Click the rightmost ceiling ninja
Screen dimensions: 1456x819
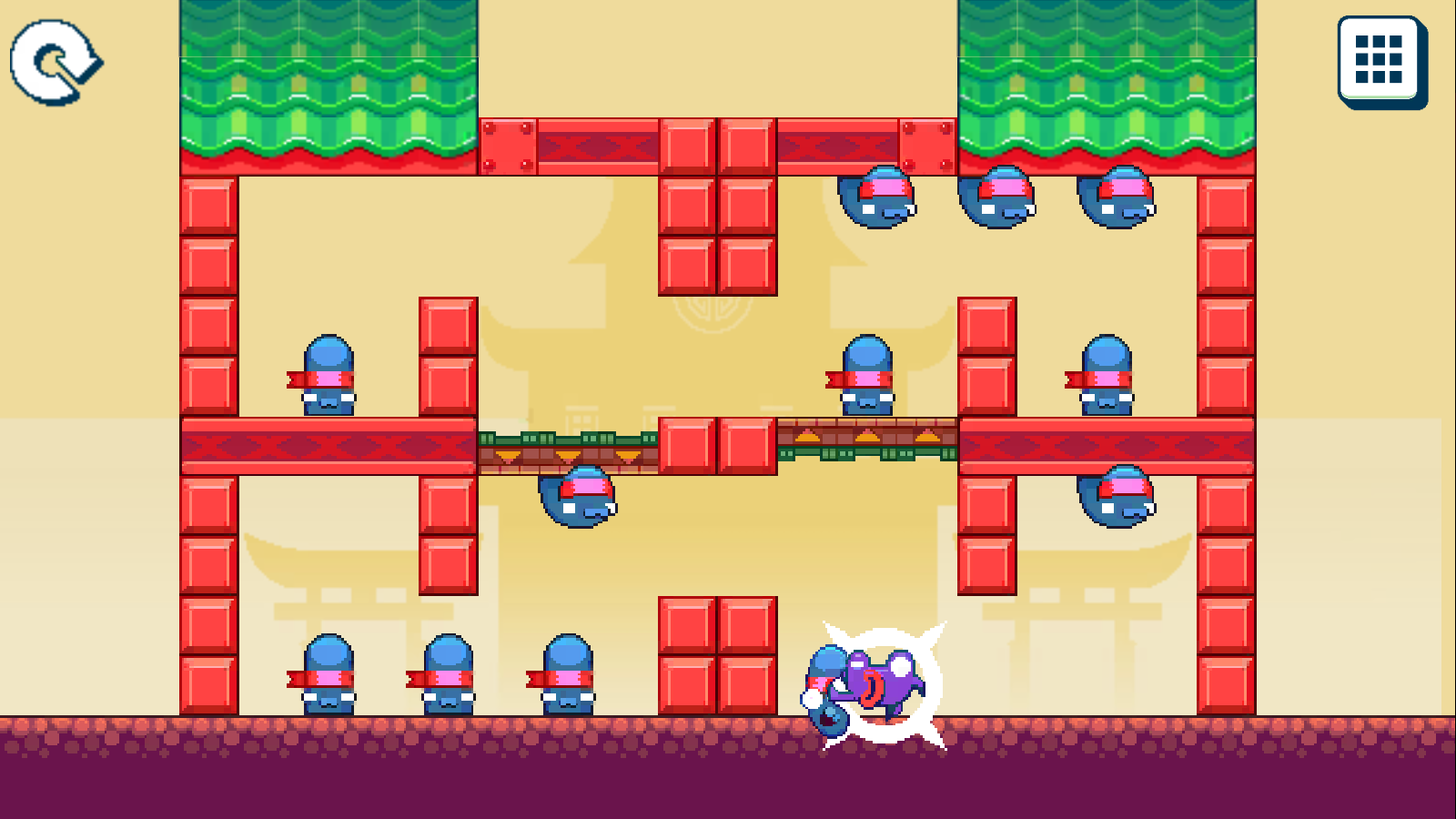(1115, 198)
